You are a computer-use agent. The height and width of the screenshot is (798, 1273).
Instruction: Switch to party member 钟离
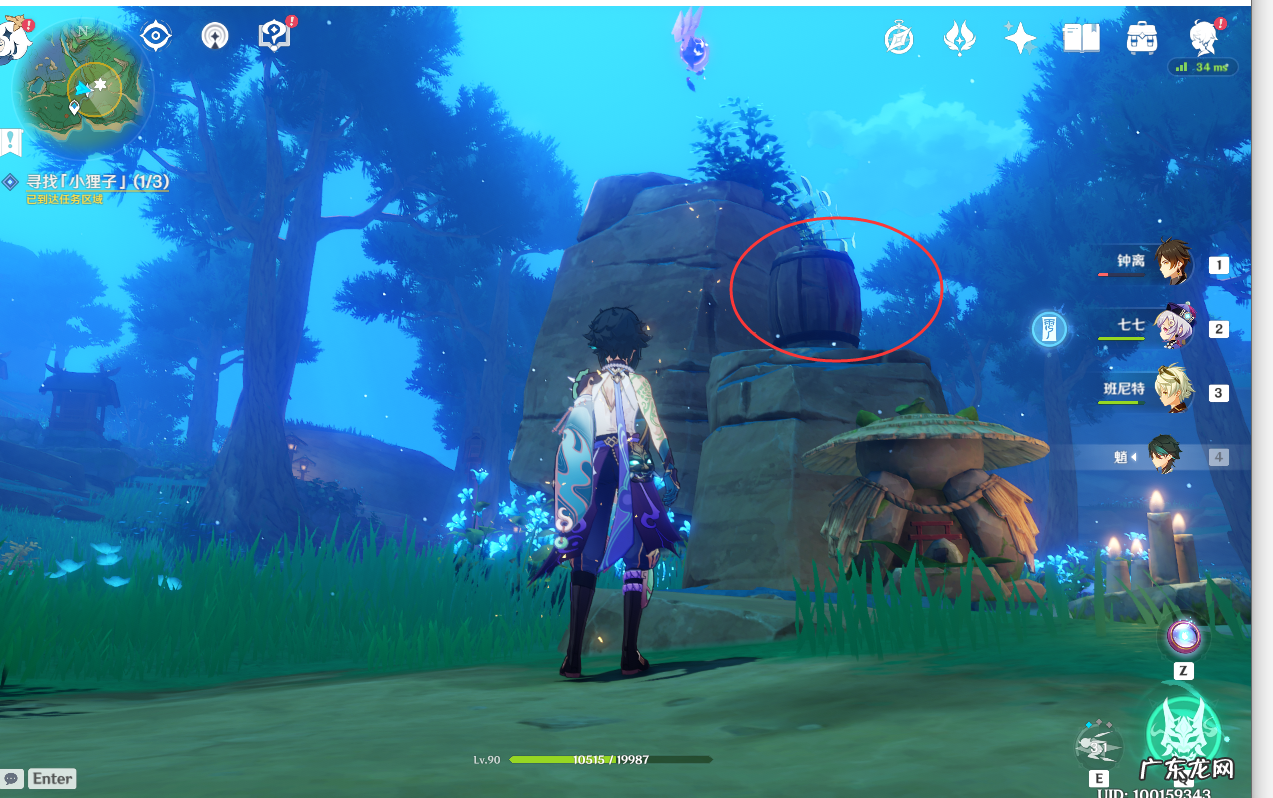tap(1173, 264)
